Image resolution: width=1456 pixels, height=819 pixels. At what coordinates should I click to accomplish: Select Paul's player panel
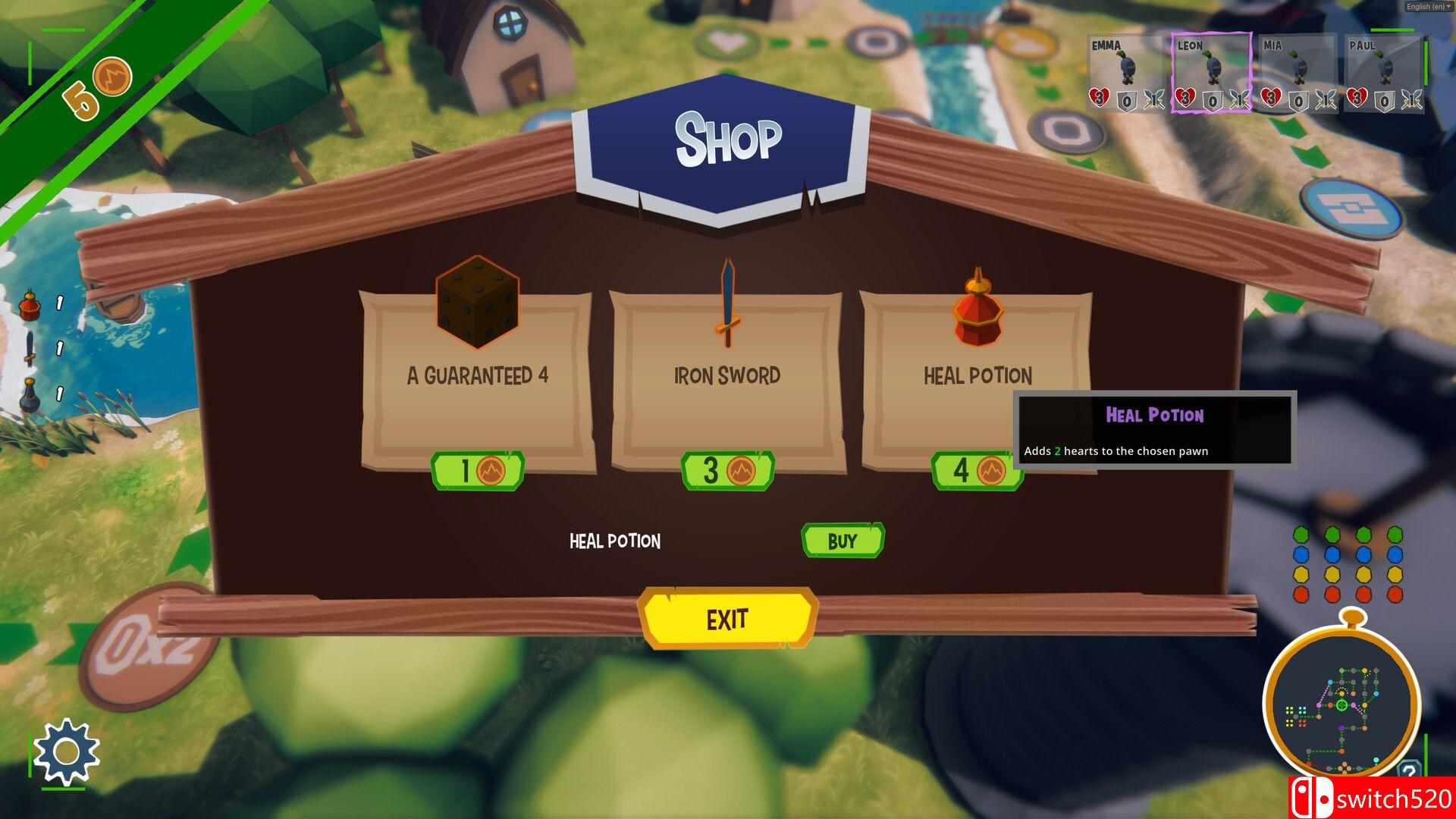click(x=1383, y=74)
